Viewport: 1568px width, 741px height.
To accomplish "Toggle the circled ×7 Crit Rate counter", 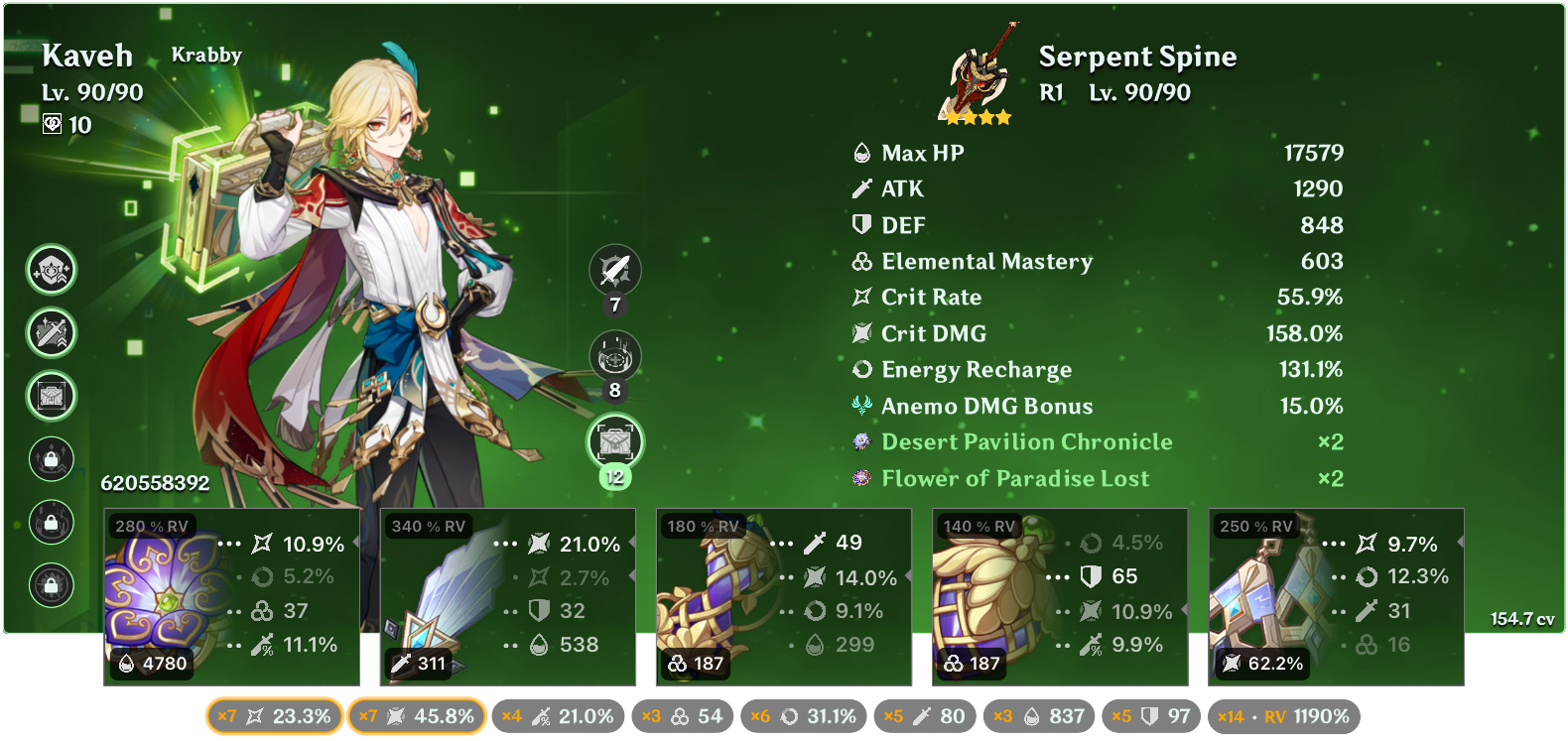I will pos(274,715).
